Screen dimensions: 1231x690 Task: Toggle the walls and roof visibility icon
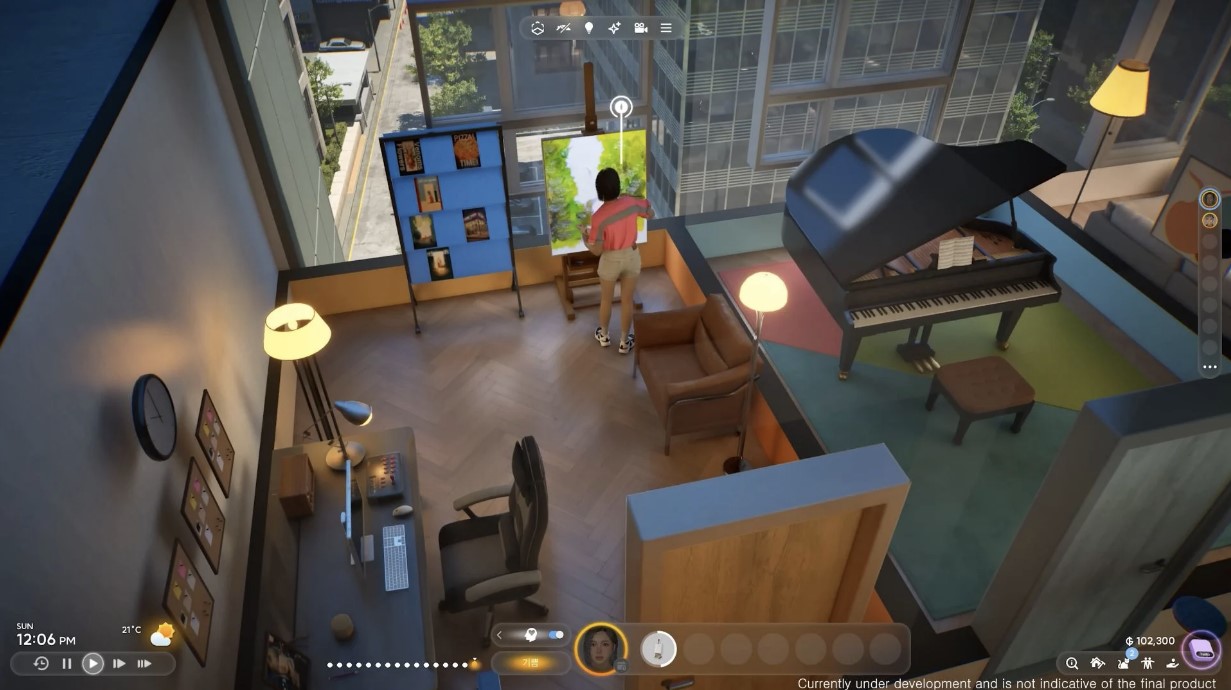[564, 28]
